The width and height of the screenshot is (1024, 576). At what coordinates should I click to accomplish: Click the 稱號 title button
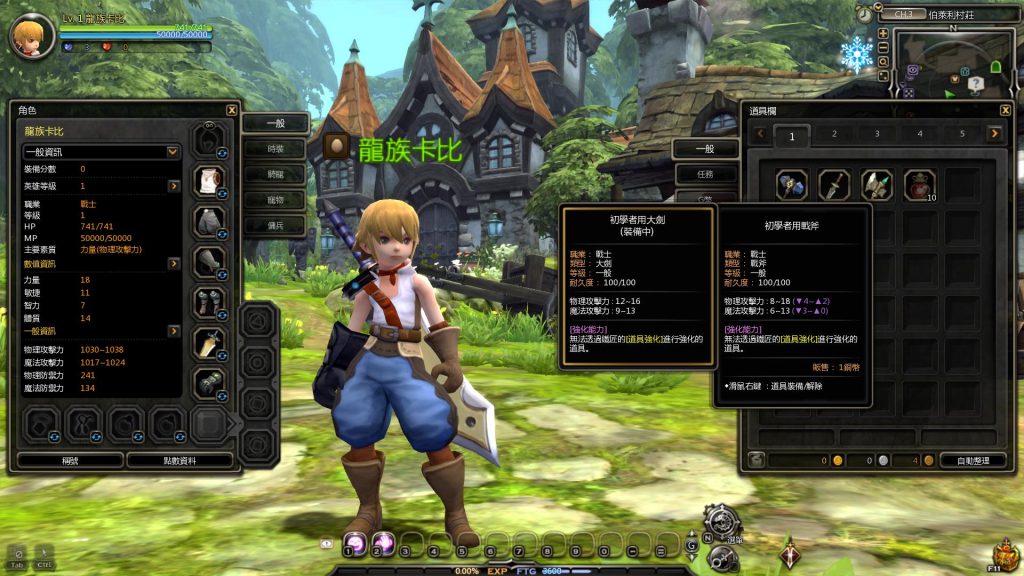point(70,460)
